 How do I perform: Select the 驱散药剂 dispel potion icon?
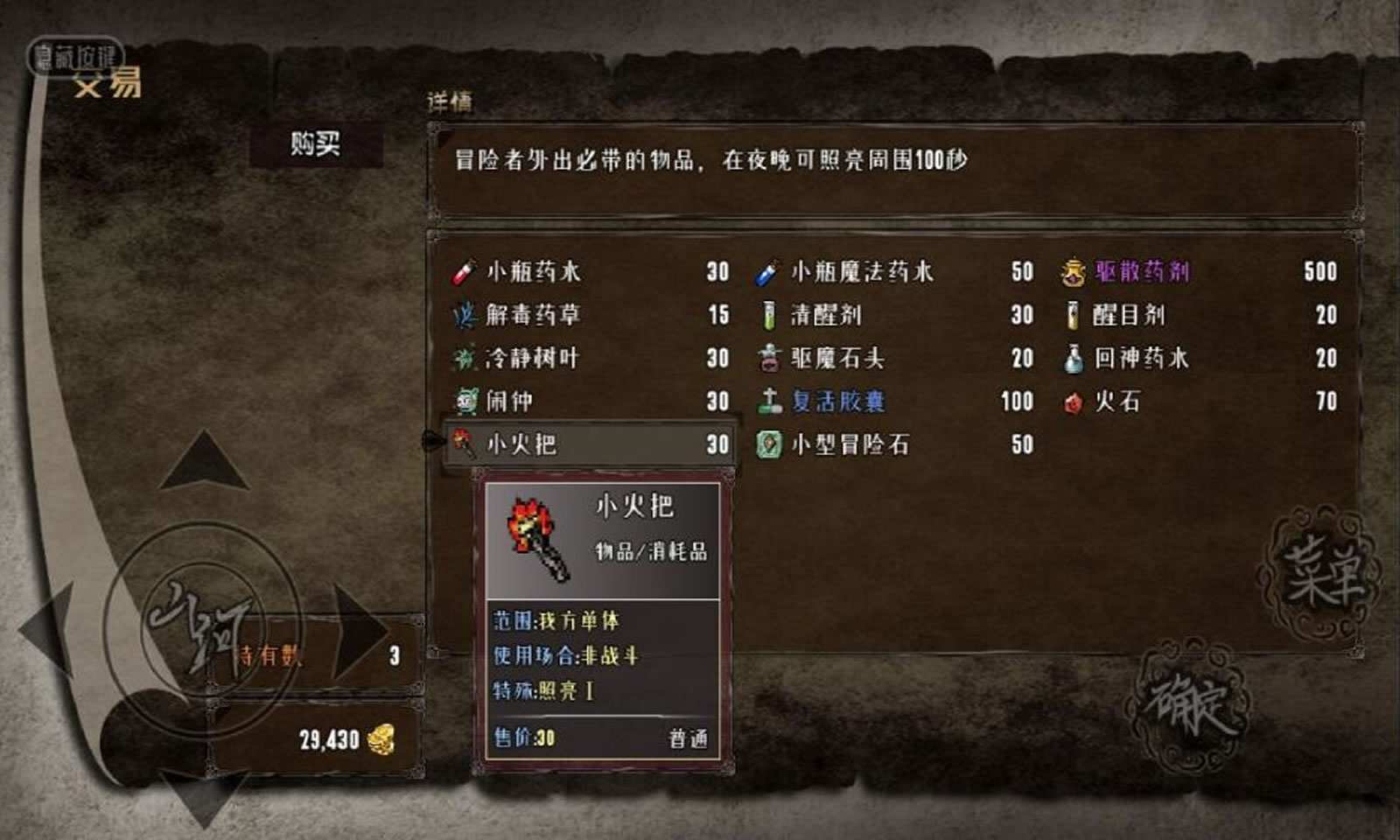tap(1074, 272)
